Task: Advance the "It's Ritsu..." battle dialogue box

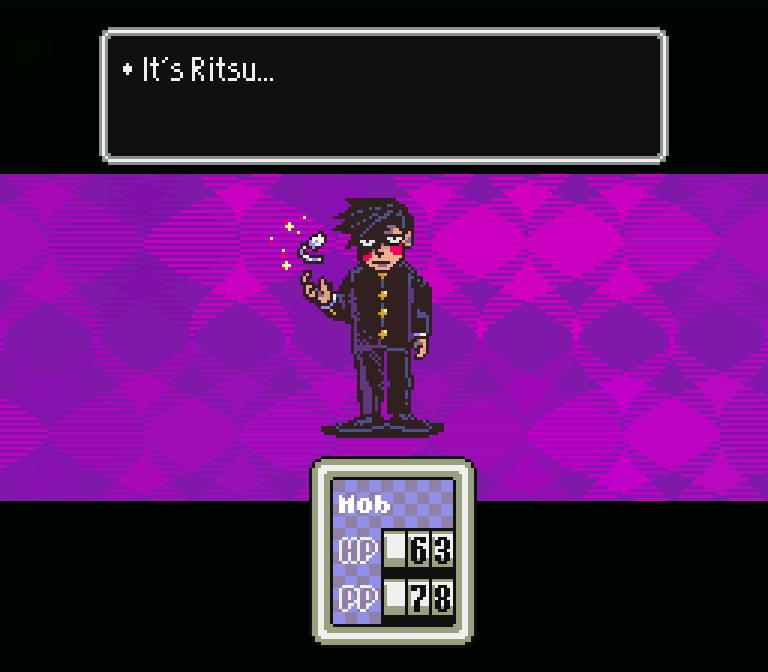Action: click(383, 95)
